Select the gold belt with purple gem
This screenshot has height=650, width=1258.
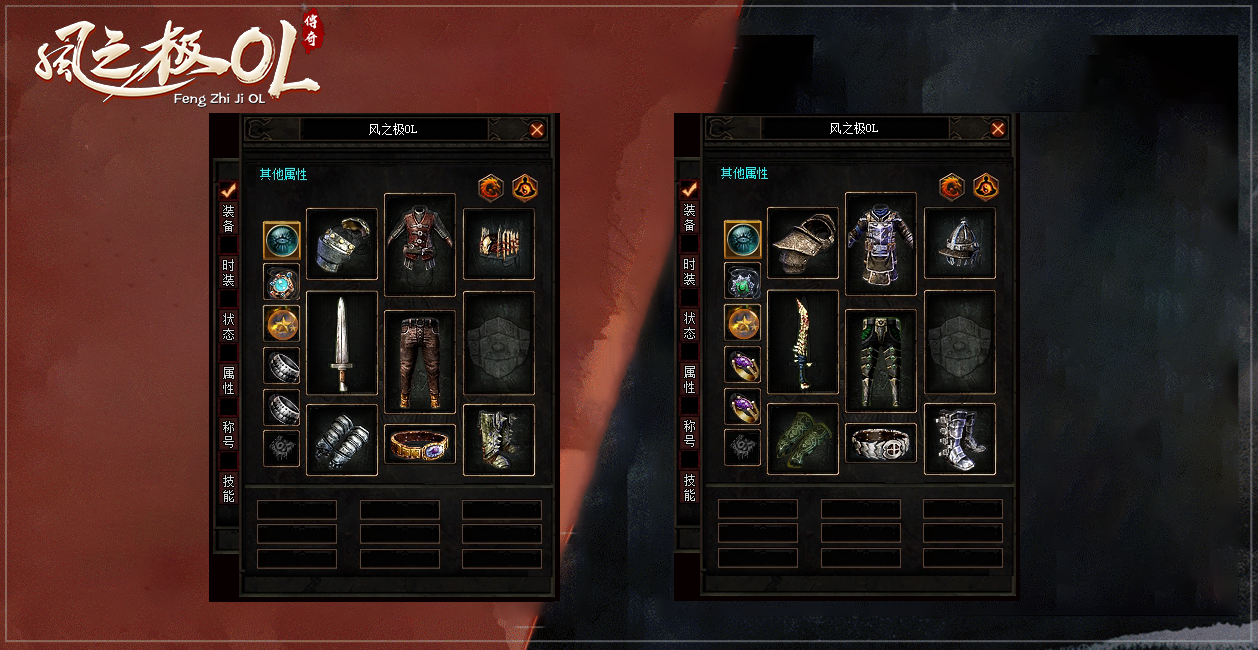point(420,444)
